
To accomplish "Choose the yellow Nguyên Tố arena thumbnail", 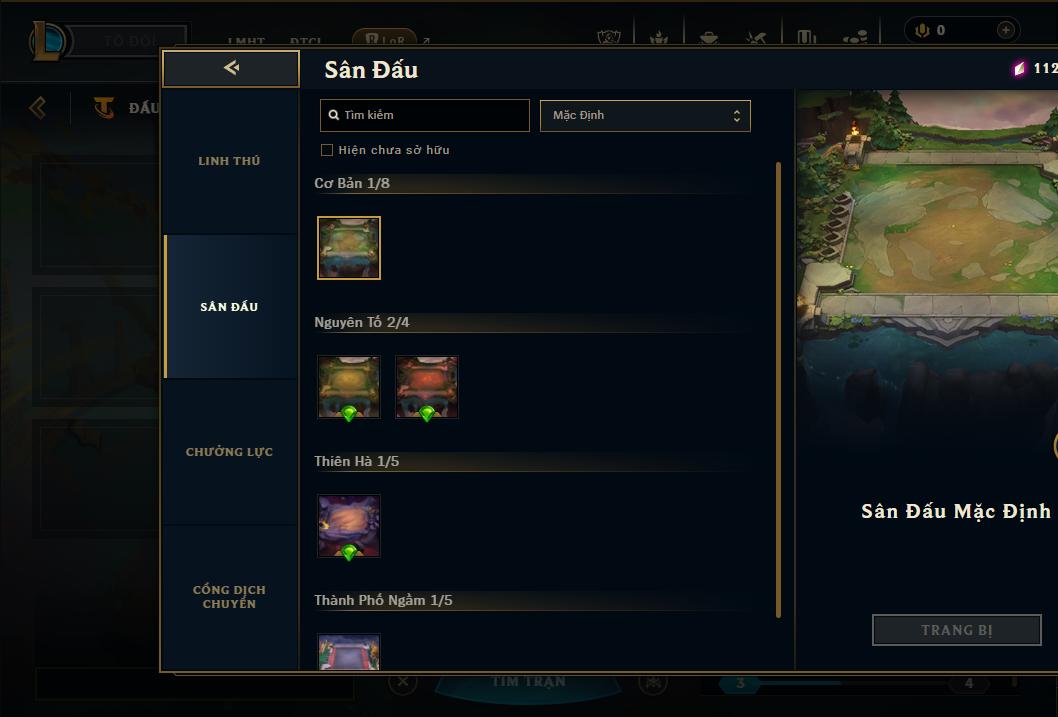I will coord(349,387).
